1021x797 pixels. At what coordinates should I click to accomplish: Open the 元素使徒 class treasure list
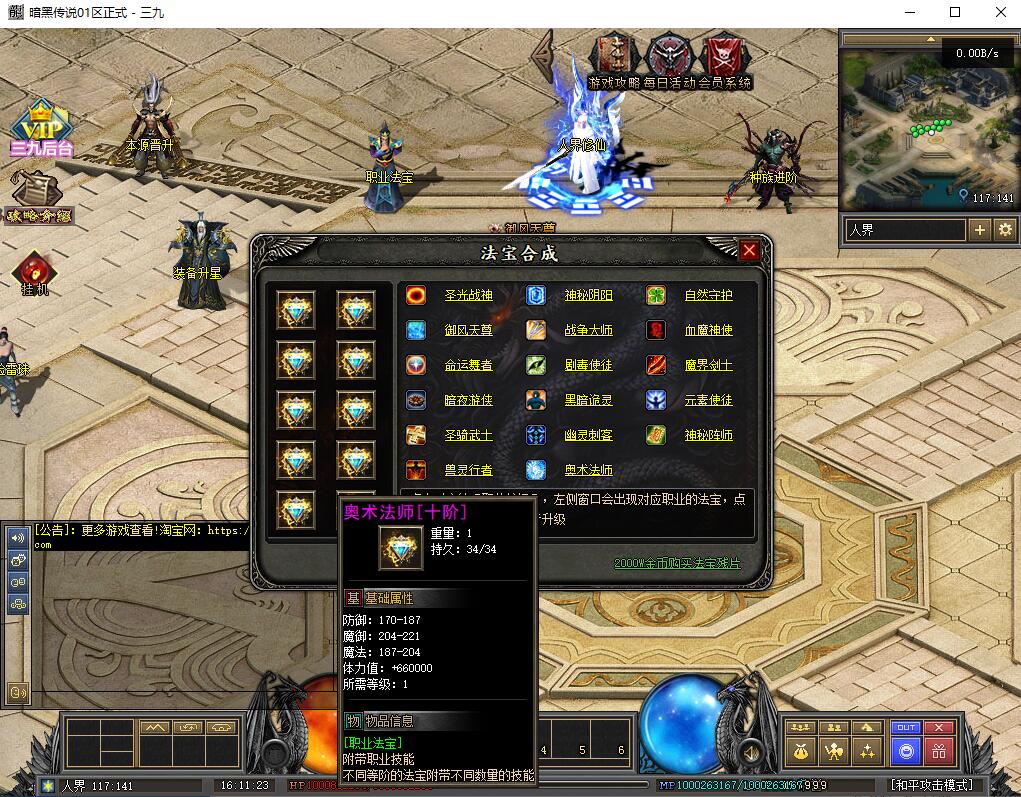[x=708, y=401]
